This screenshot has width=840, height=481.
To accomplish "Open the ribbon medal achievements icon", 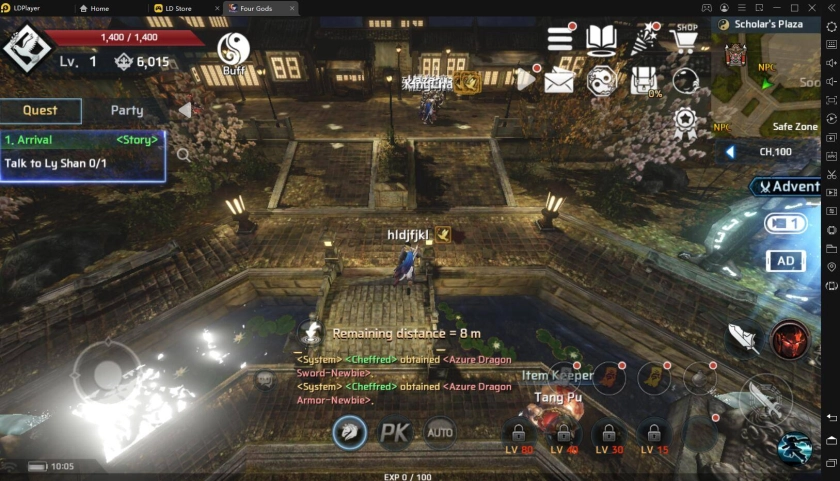I will click(685, 121).
